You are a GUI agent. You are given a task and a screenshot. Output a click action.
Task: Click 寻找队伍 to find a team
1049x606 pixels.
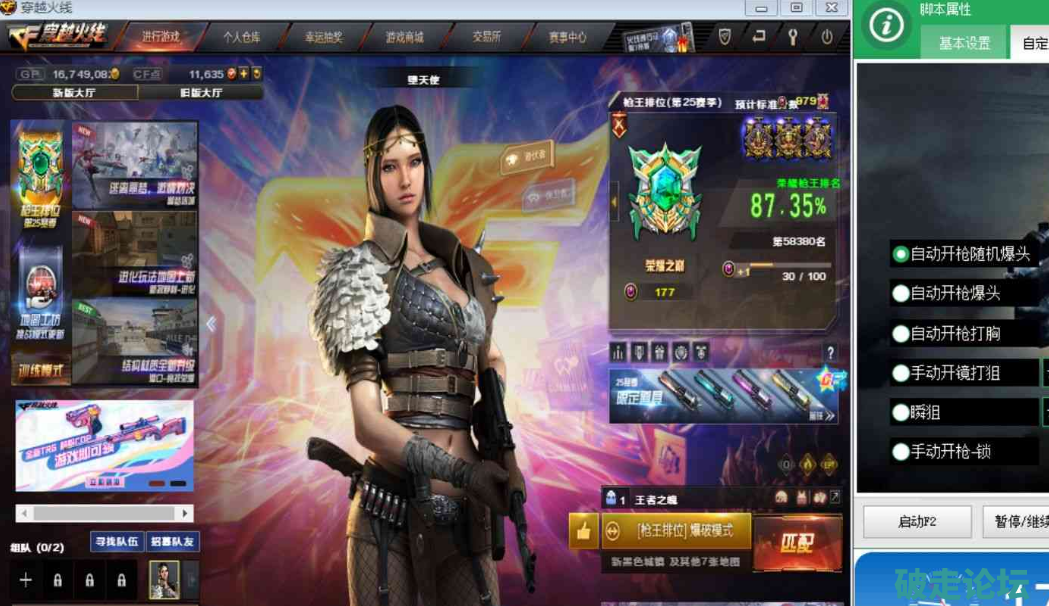[117, 541]
